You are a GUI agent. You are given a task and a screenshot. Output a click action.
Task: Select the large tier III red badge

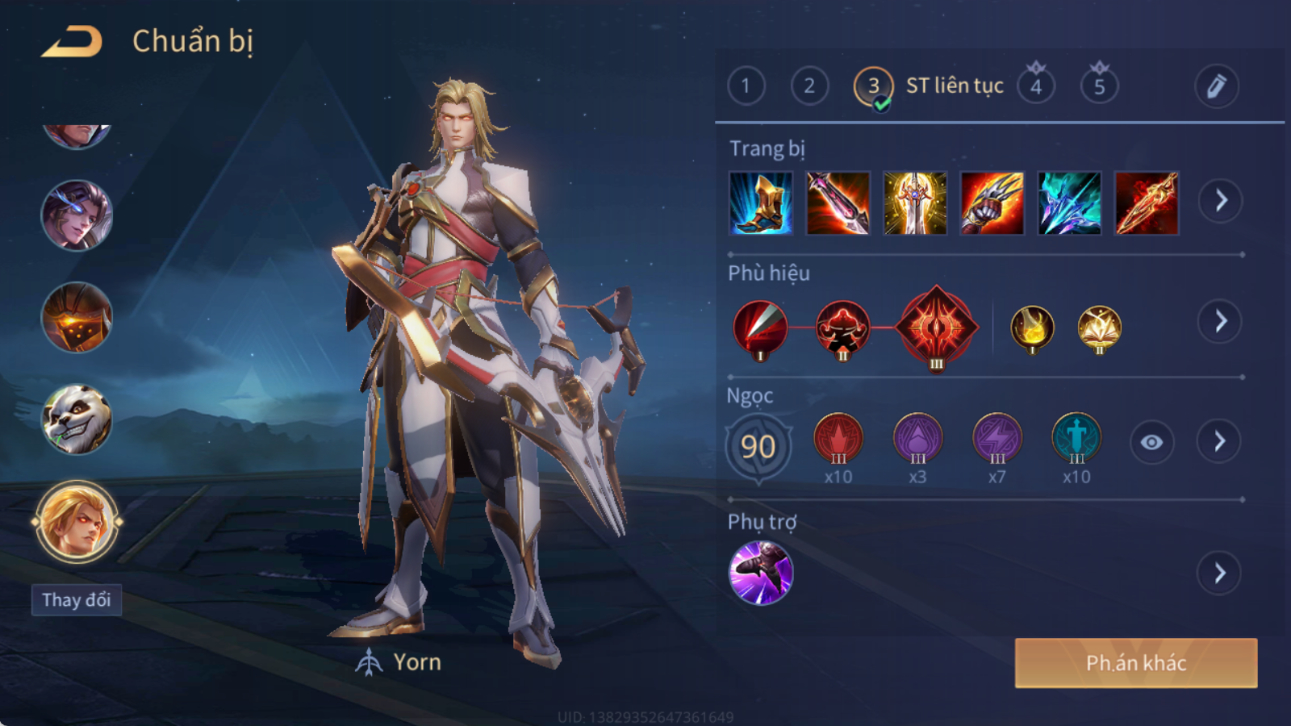[x=936, y=327]
